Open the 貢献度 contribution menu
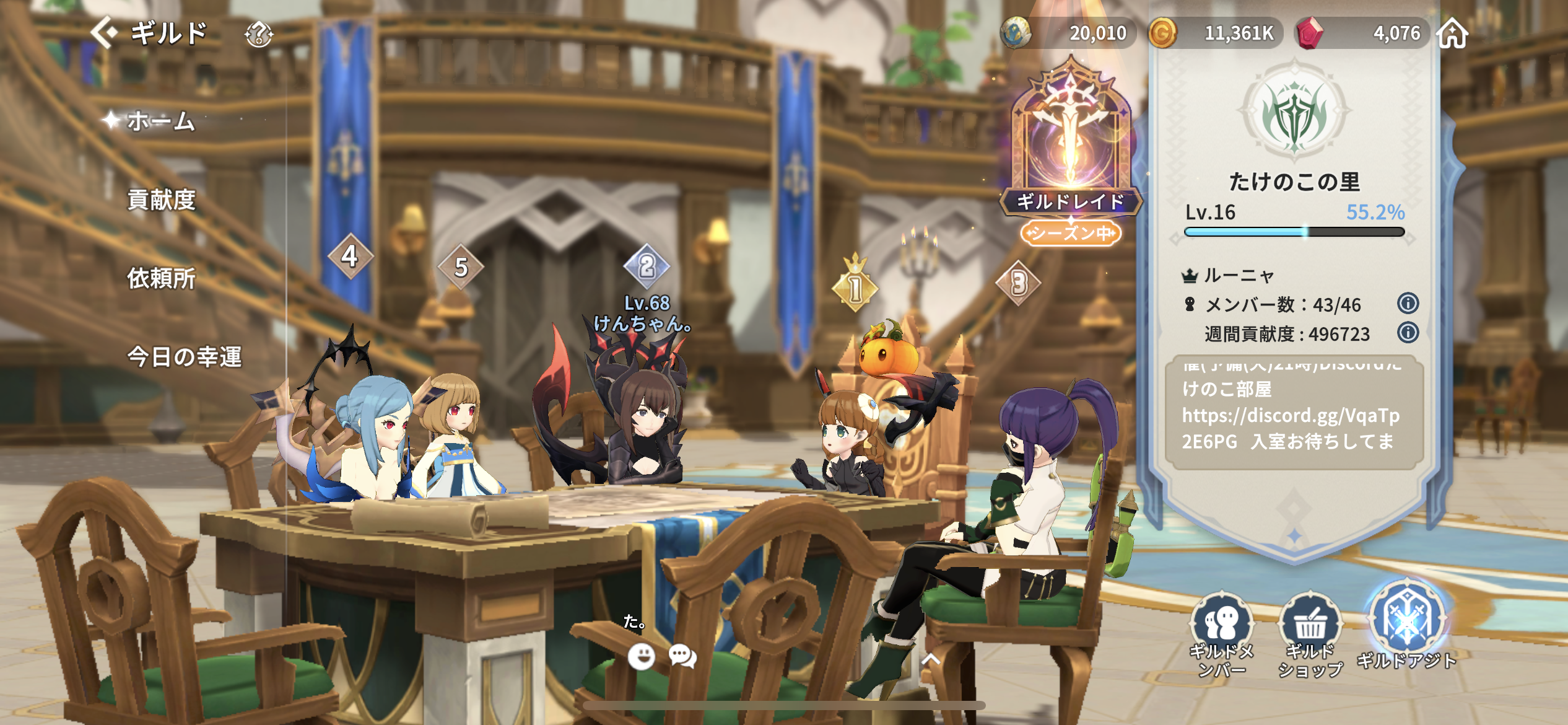Viewport: 1568px width, 725px height. pyautogui.click(x=161, y=200)
